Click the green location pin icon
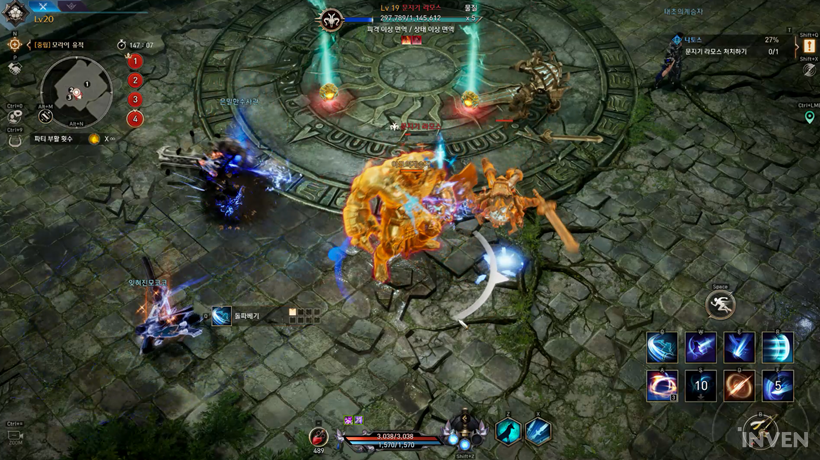The height and width of the screenshot is (460, 820). coord(809,118)
